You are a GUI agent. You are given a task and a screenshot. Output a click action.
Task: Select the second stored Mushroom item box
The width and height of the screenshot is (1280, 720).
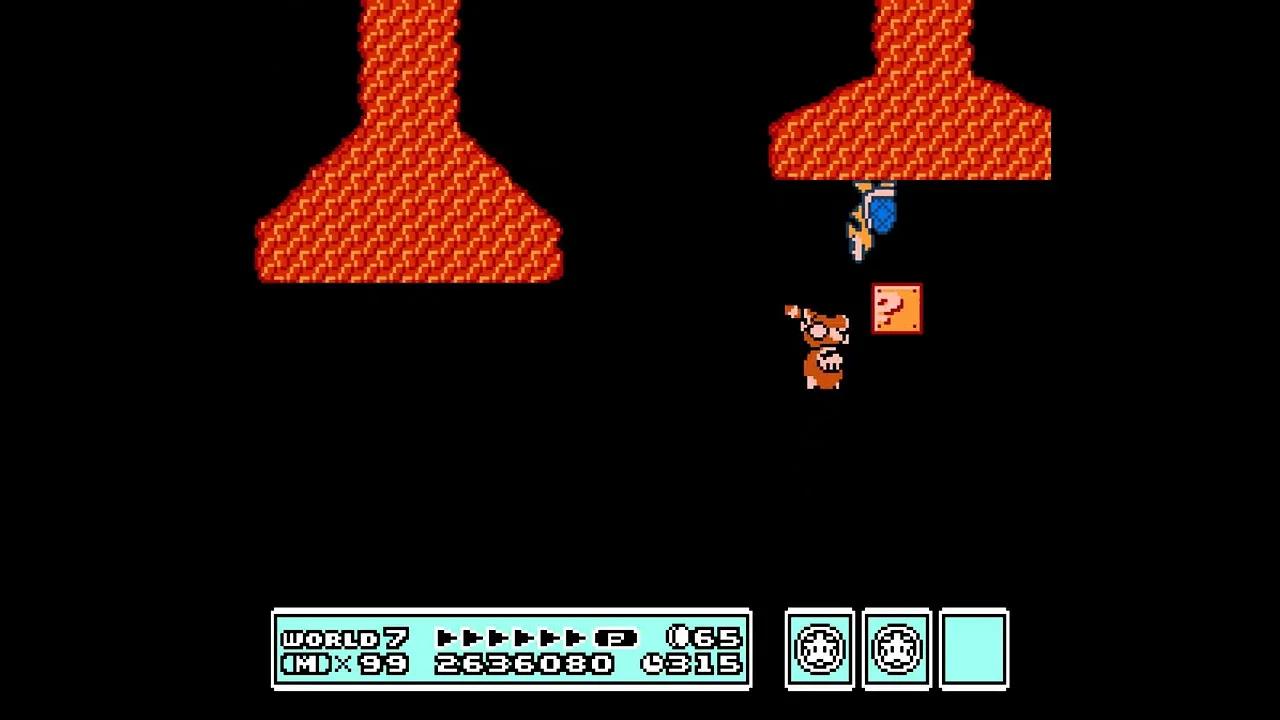coord(897,649)
